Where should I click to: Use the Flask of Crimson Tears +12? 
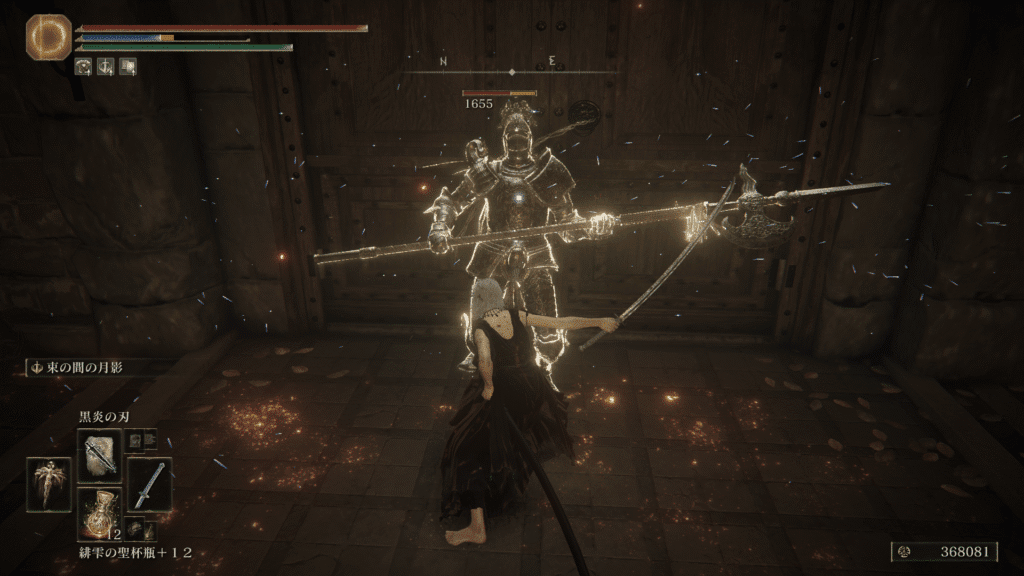click(101, 511)
